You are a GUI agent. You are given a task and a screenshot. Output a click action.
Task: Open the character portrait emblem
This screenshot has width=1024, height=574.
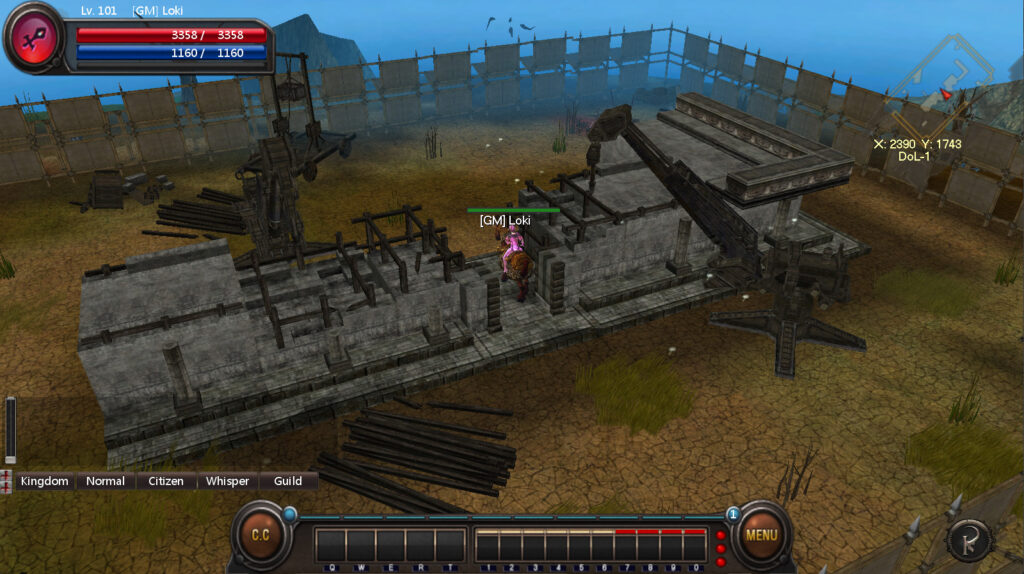click(x=34, y=38)
